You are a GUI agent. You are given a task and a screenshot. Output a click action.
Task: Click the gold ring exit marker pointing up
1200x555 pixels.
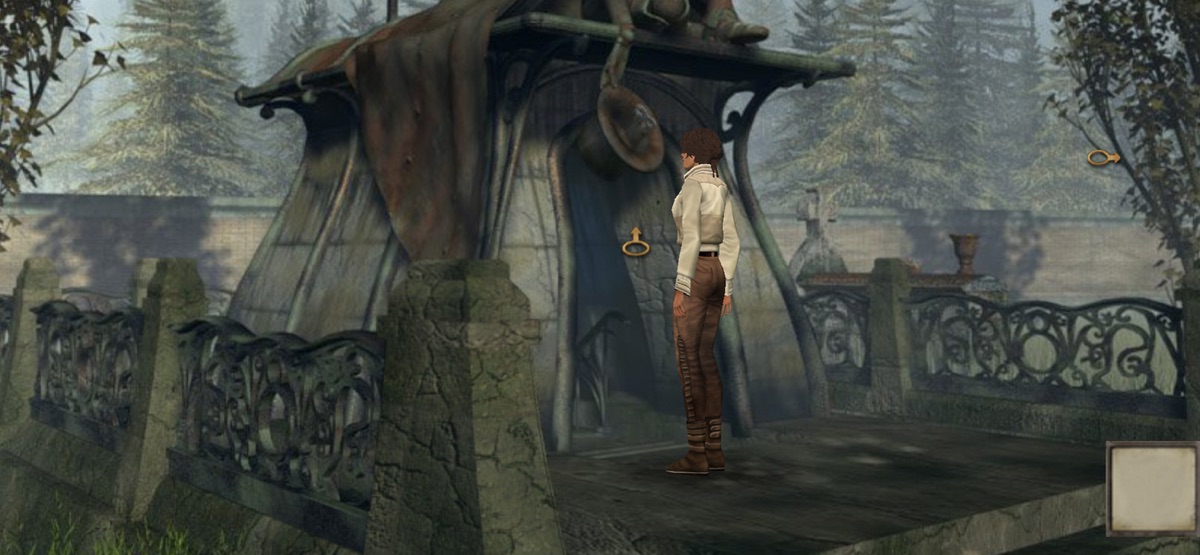coord(635,243)
